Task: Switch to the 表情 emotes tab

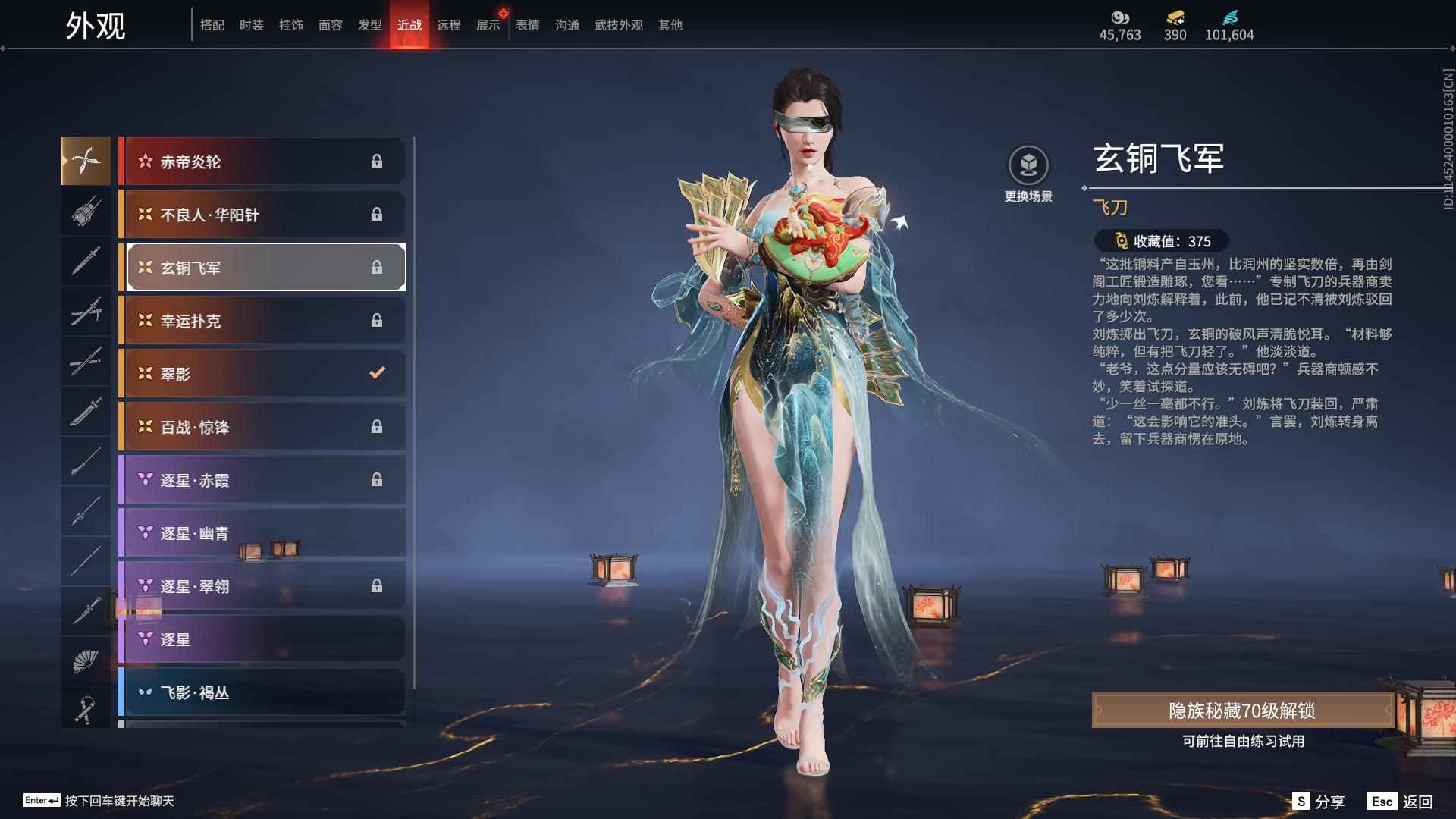Action: [x=527, y=24]
